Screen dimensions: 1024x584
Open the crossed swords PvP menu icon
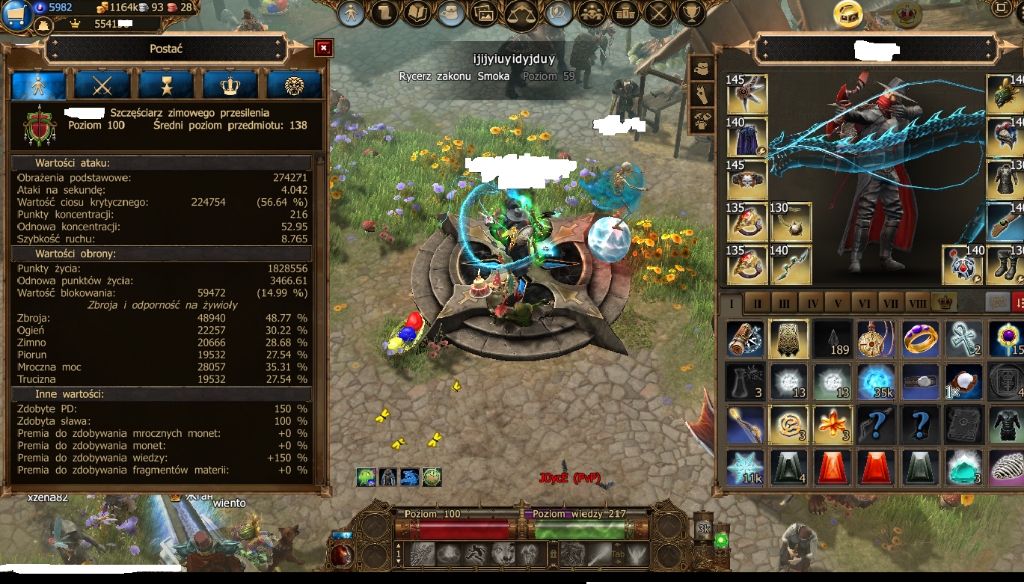click(x=658, y=13)
